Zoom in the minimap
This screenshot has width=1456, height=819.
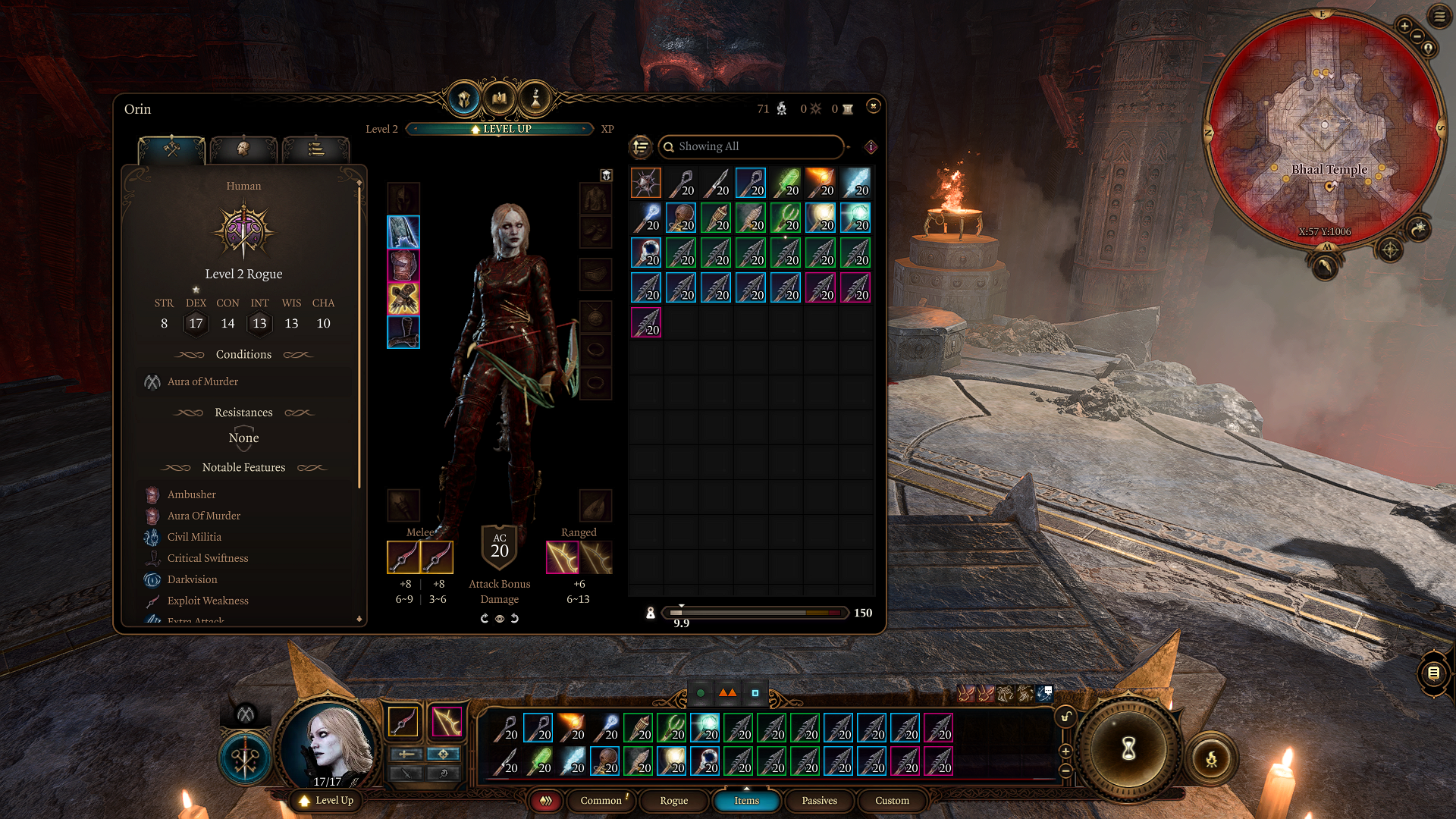click(1404, 26)
